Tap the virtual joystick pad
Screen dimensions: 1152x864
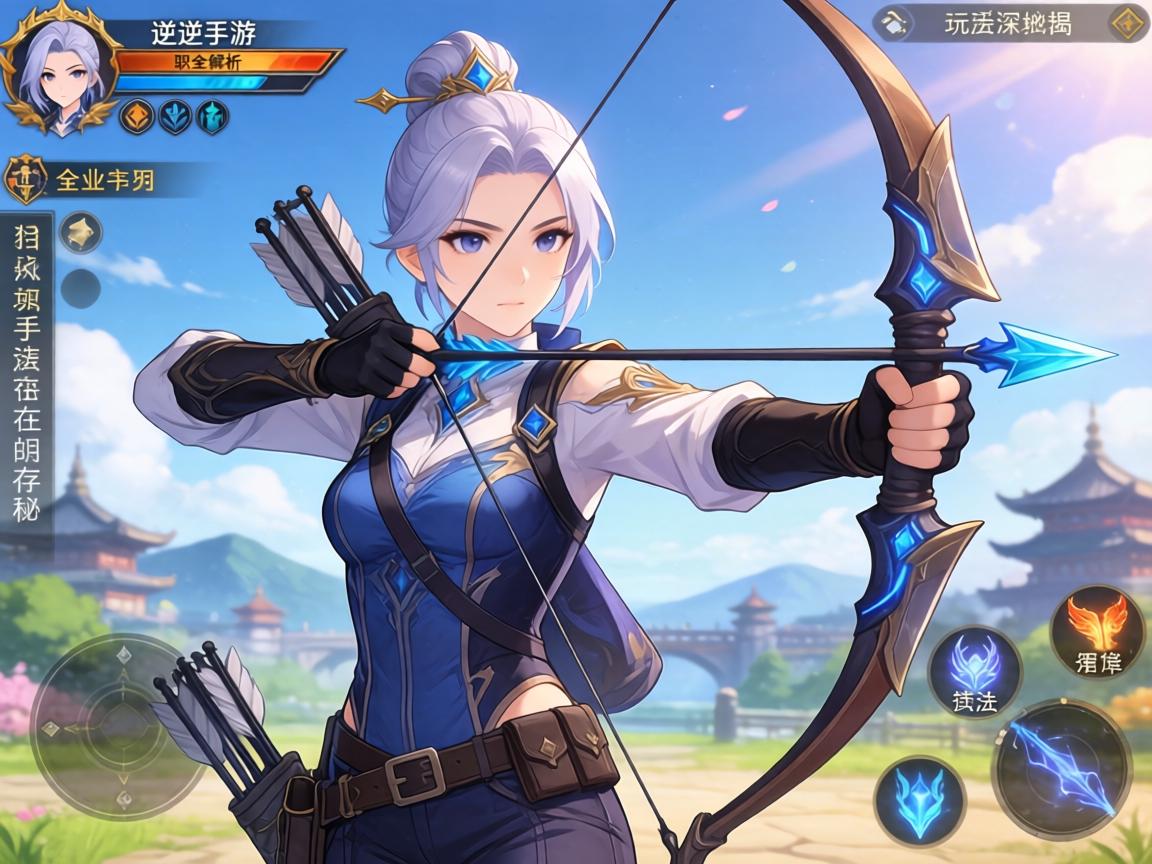click(110, 712)
